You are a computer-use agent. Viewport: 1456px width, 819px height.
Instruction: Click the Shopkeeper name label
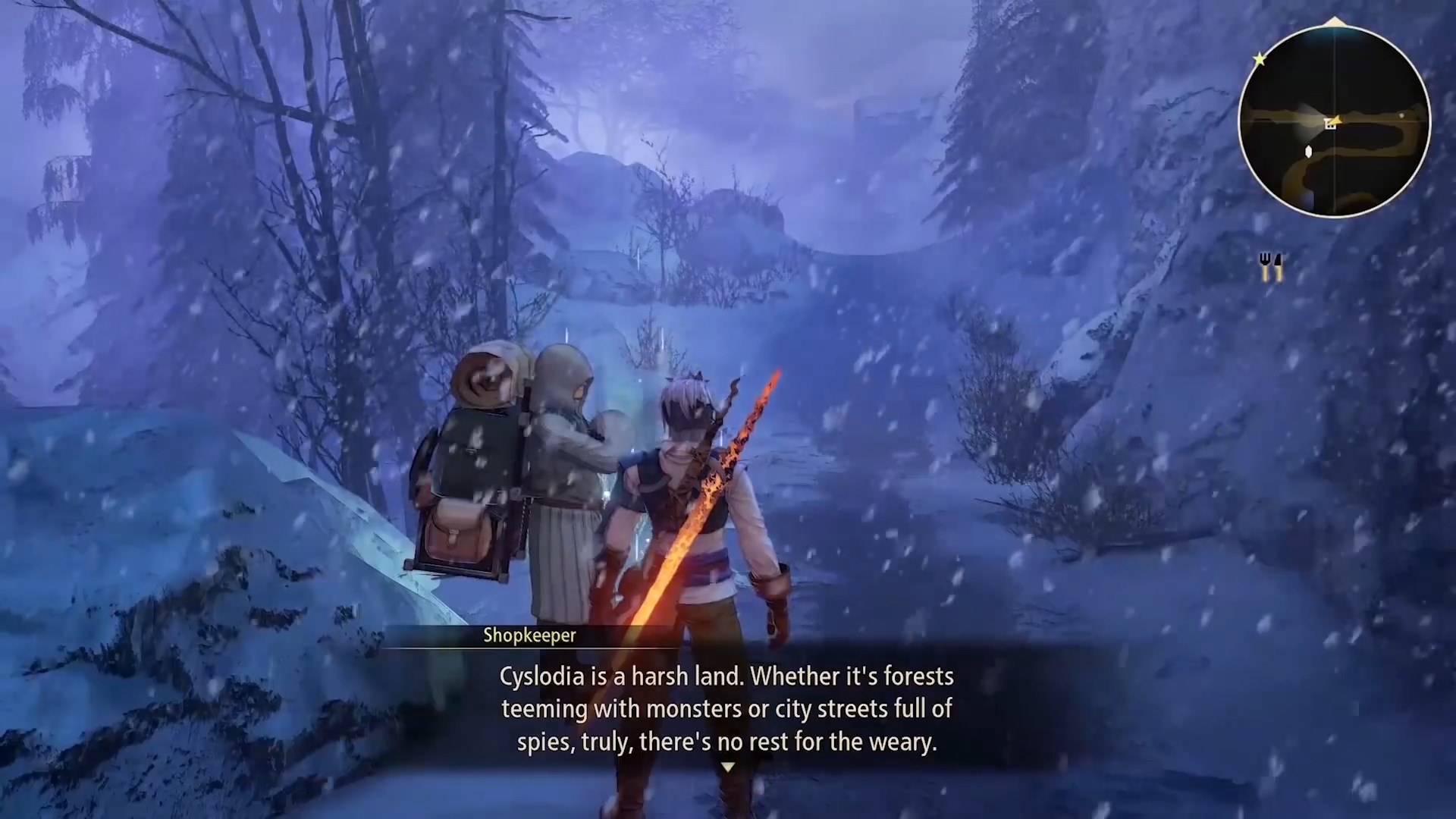tap(529, 635)
